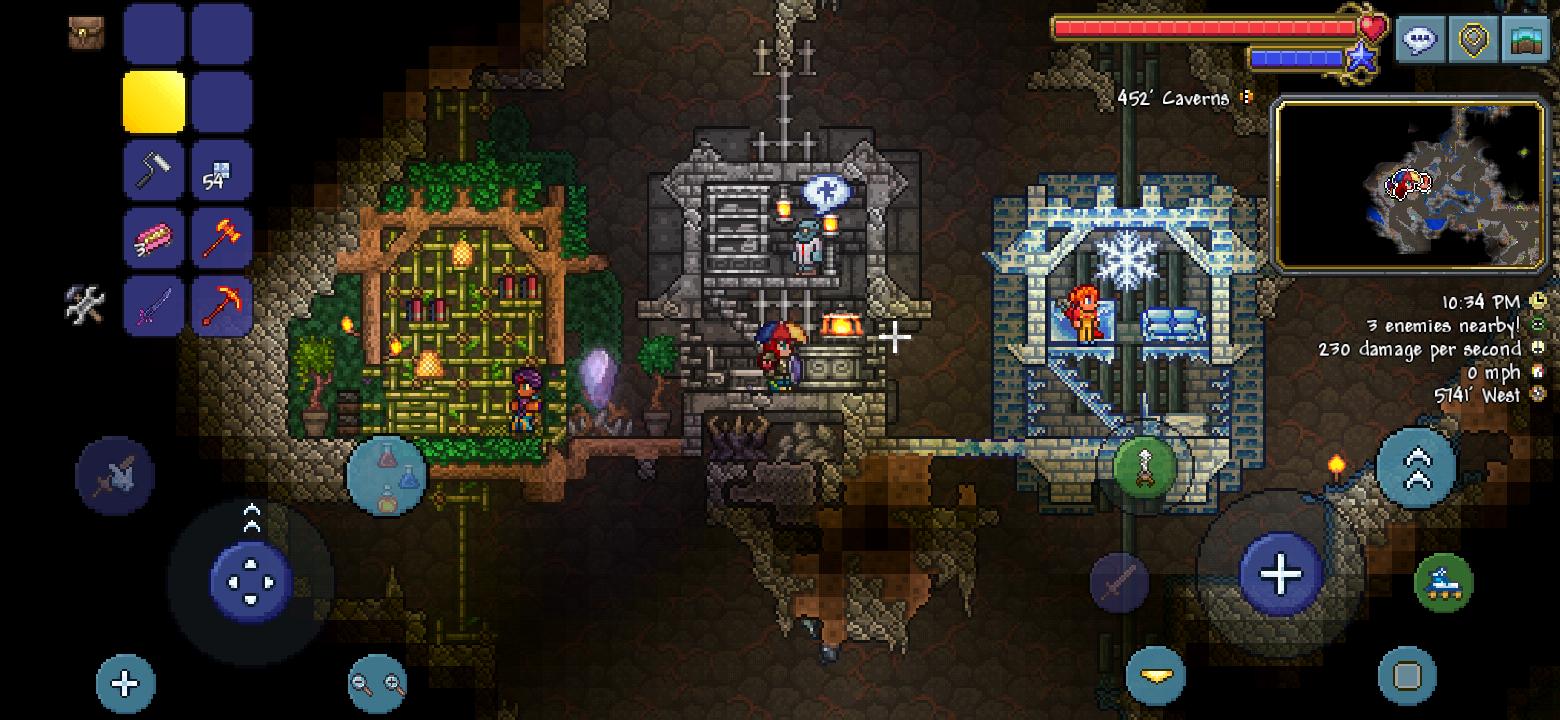Tap the zoom magnifier button

click(378, 684)
